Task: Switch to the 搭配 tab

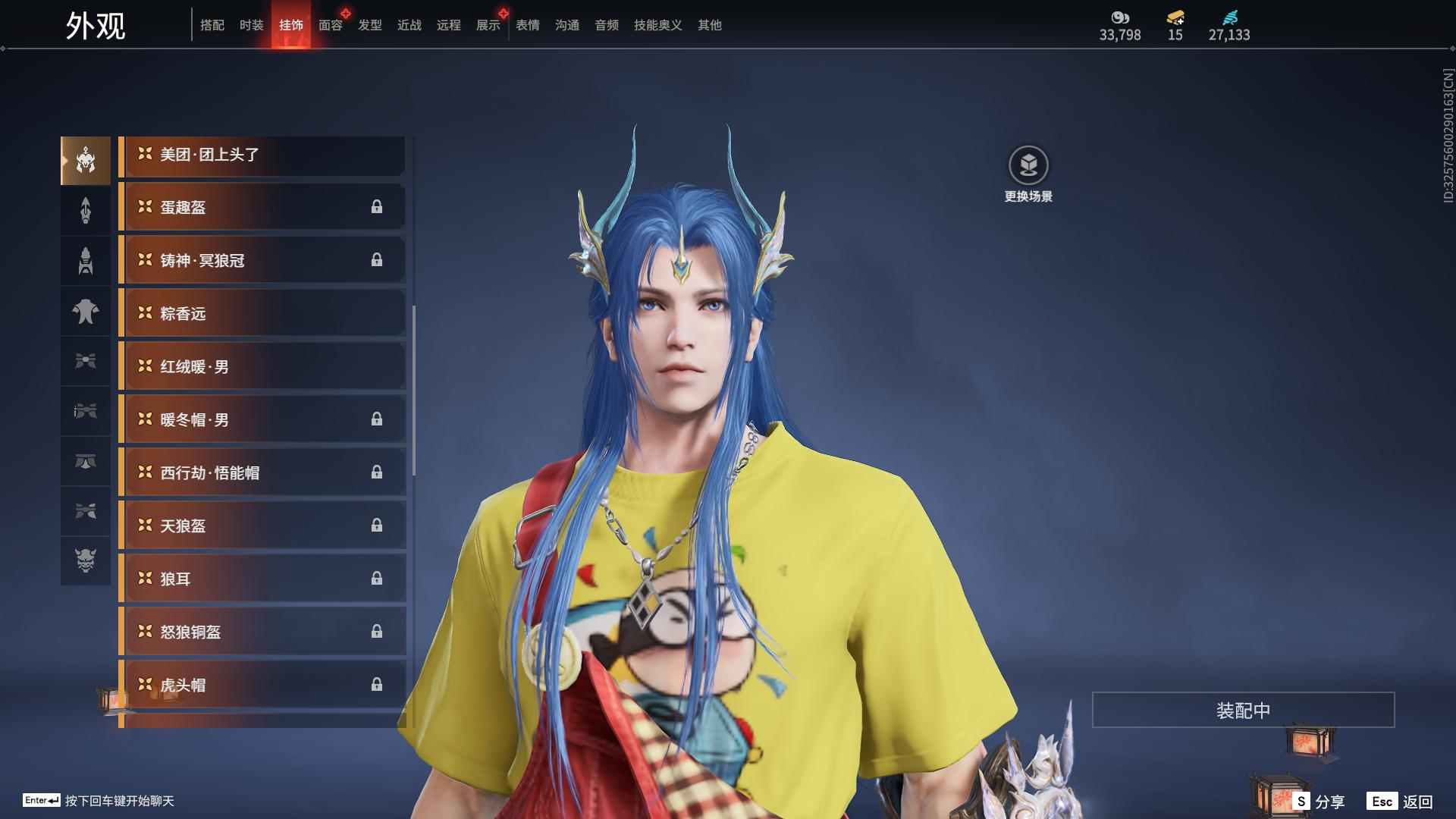Action: (212, 25)
